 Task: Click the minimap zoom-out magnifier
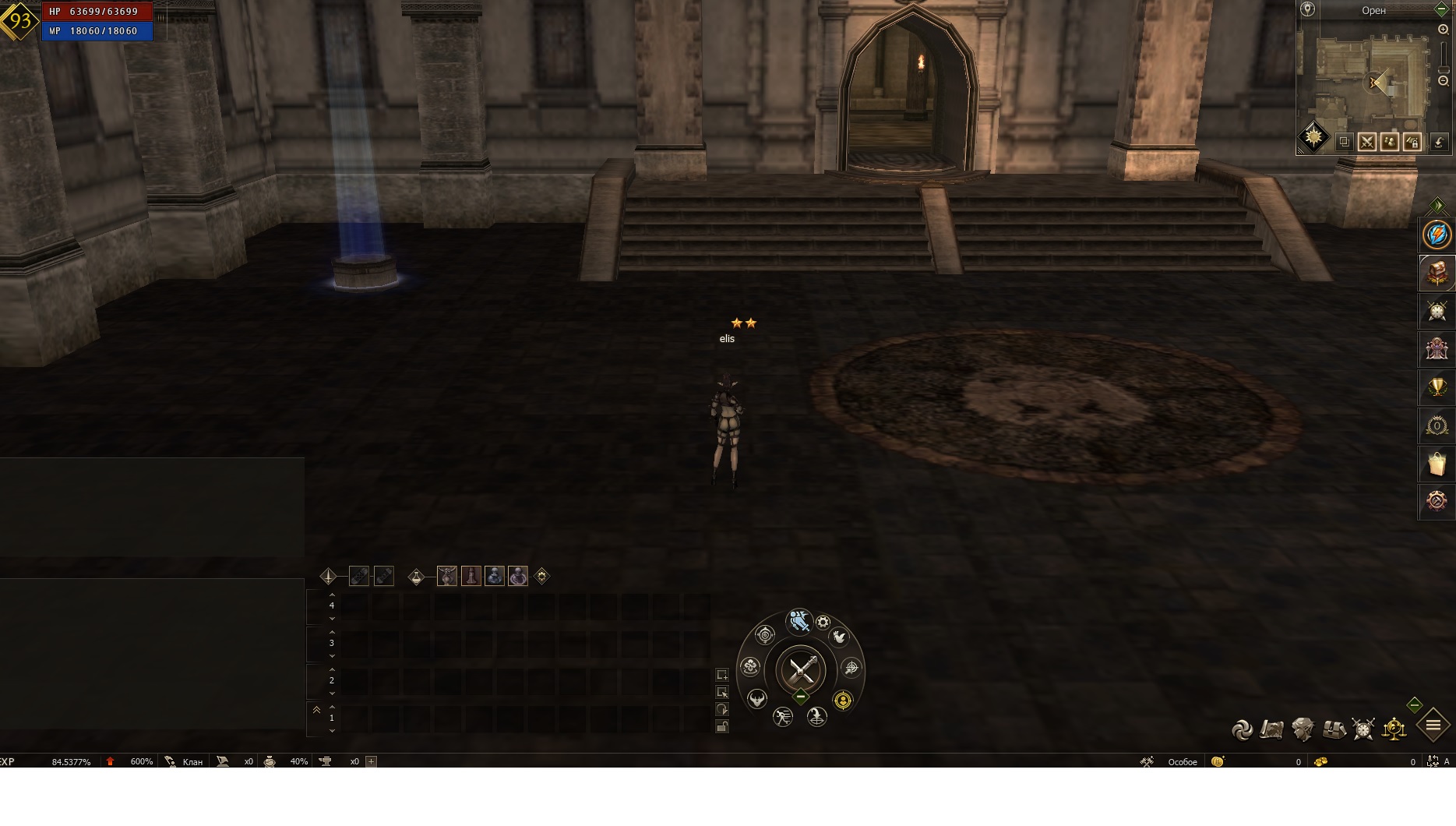1443,81
